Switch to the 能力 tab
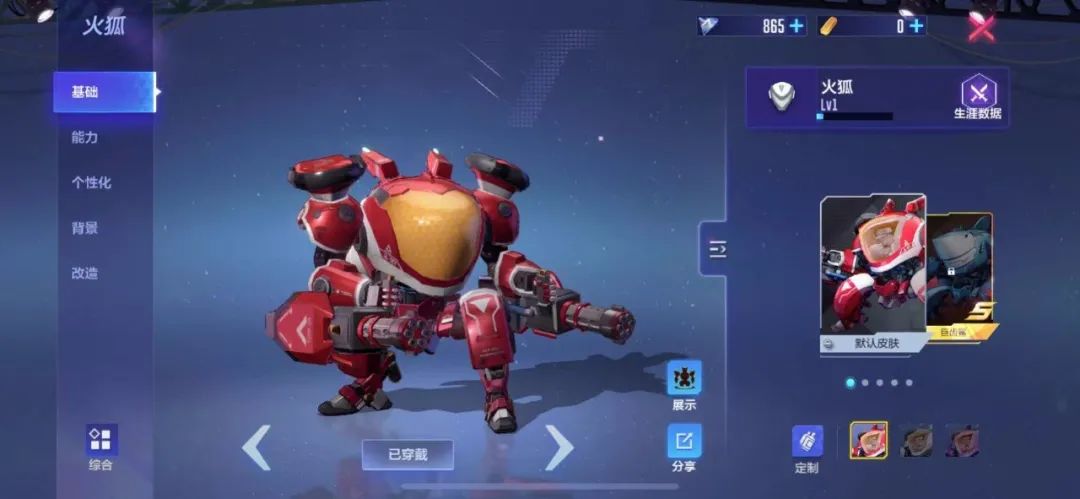 pos(85,137)
